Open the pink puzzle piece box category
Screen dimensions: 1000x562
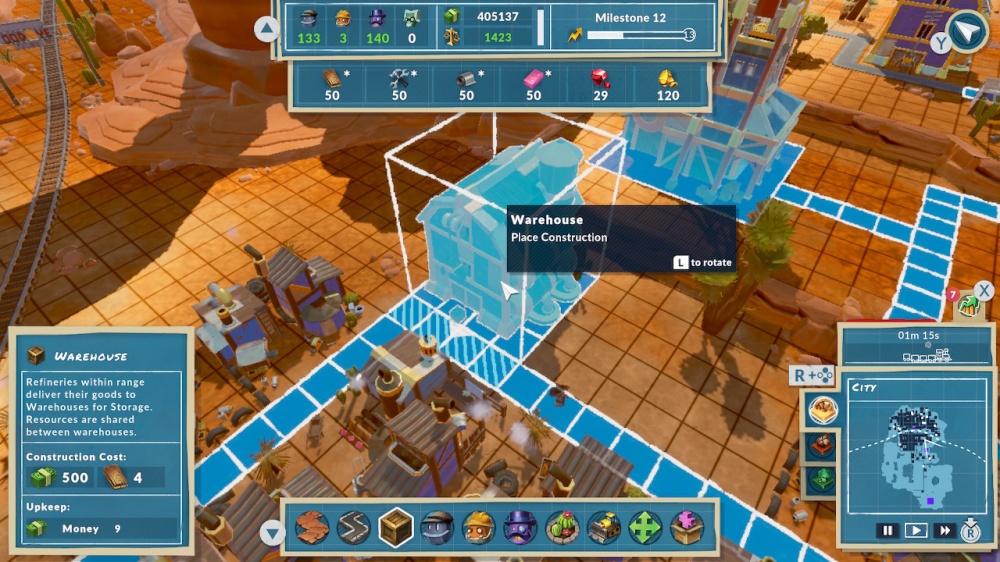(x=687, y=527)
